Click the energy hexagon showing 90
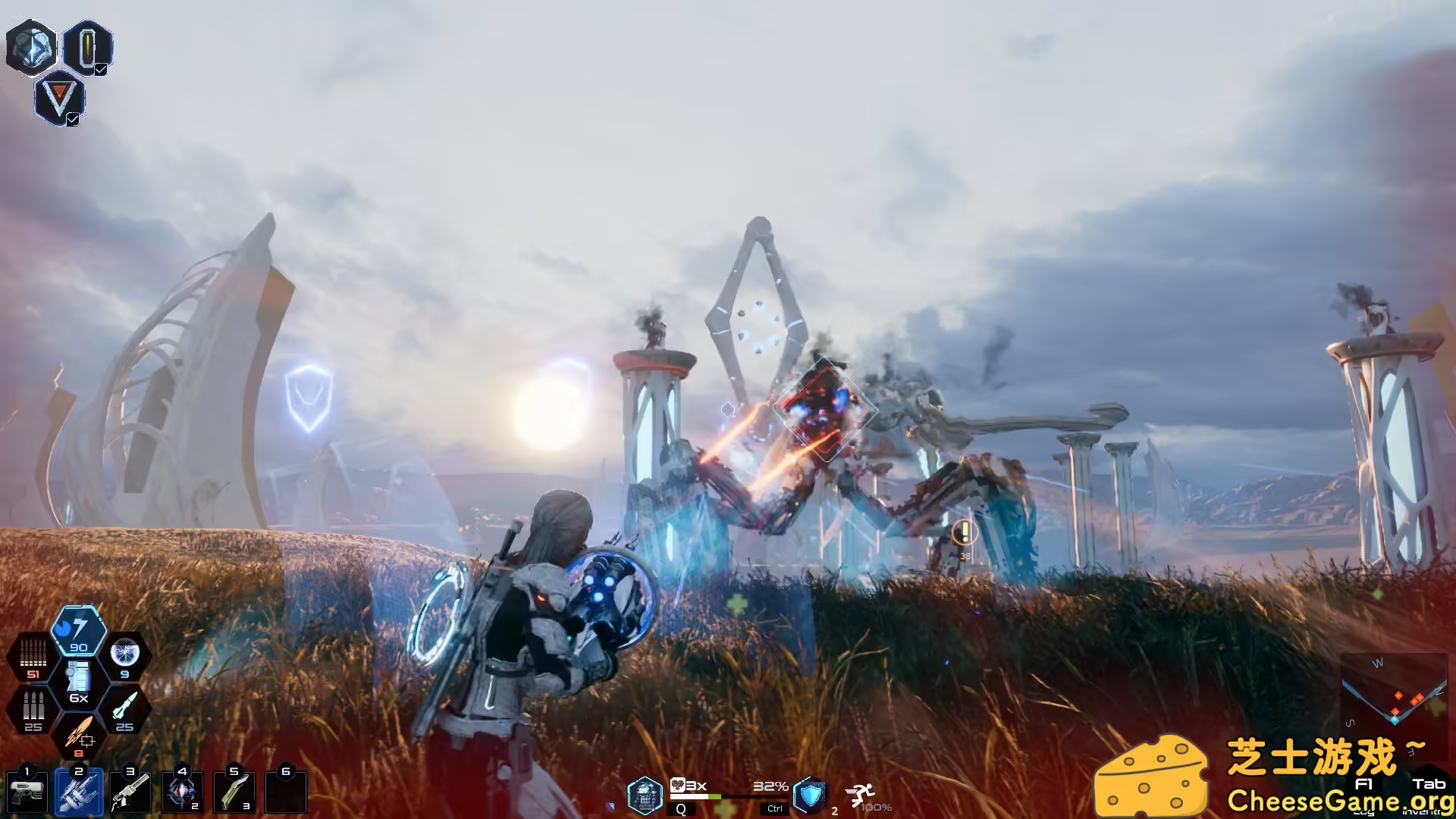The image size is (1456, 819). [78, 632]
